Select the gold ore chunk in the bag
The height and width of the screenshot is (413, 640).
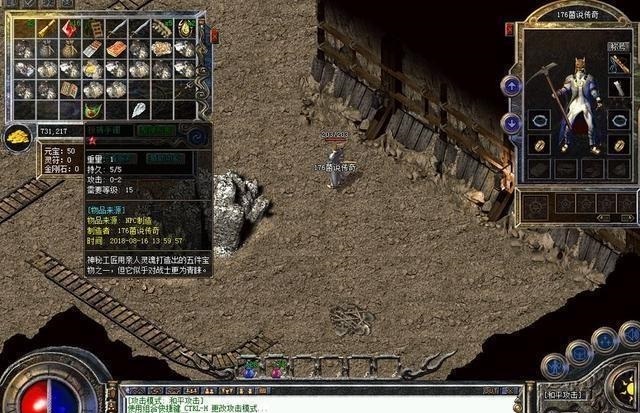coord(92,69)
